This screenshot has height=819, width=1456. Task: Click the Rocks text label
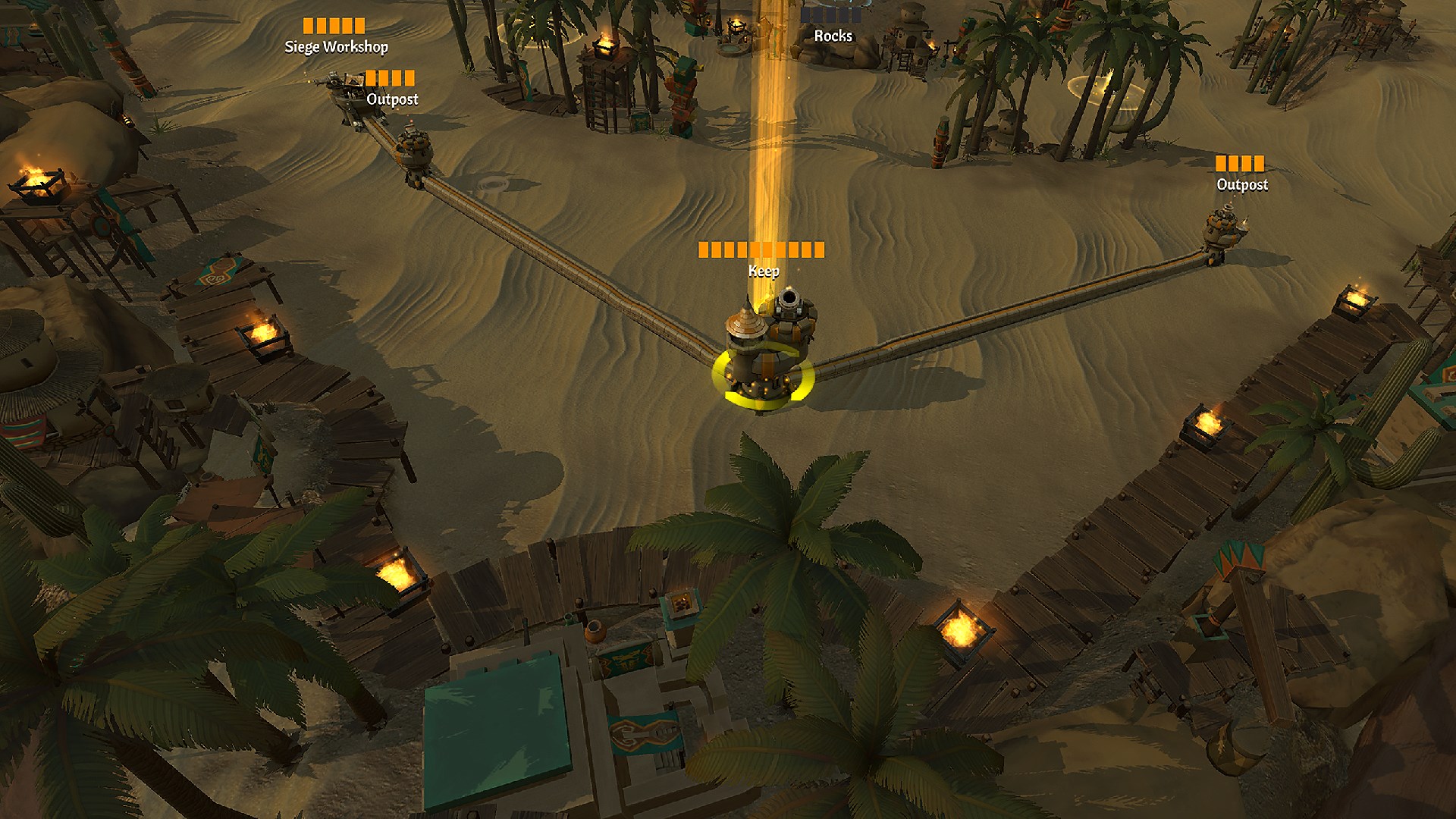(833, 36)
